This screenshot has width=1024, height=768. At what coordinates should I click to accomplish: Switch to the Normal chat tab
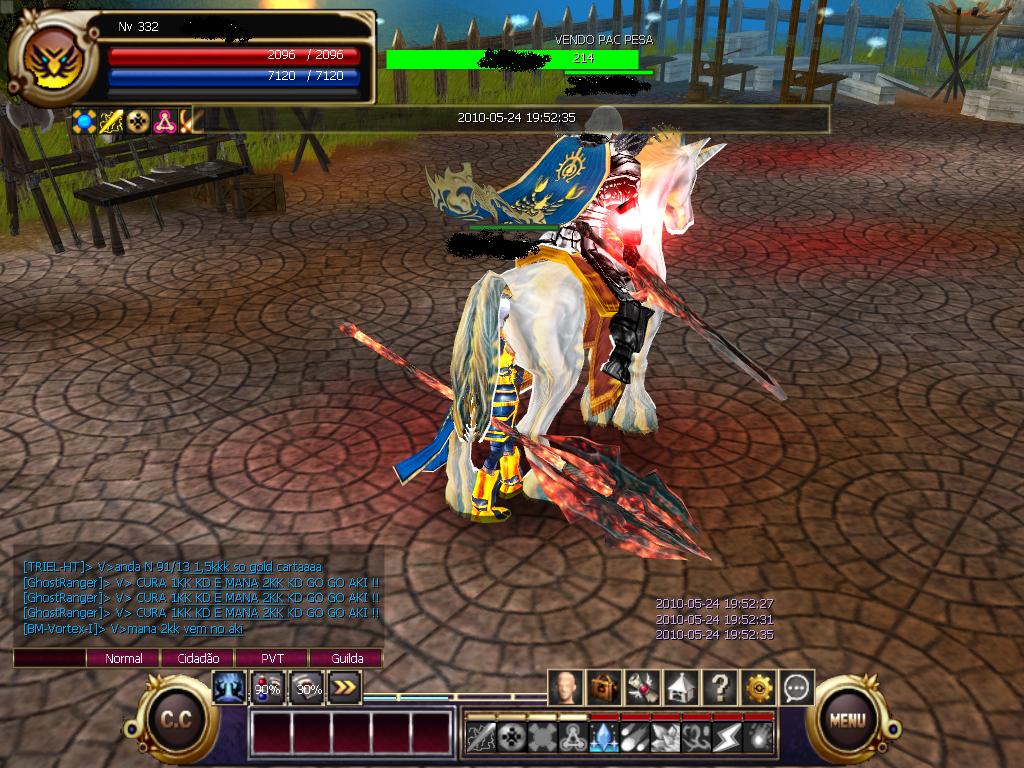click(x=124, y=658)
